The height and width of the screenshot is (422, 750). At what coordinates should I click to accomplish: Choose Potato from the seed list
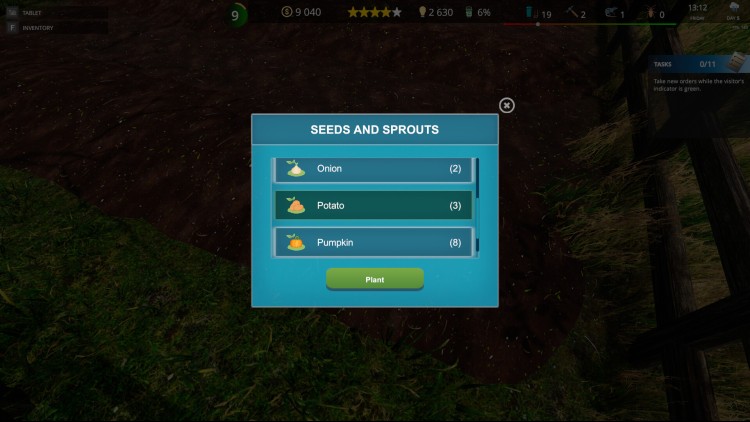[x=374, y=206]
